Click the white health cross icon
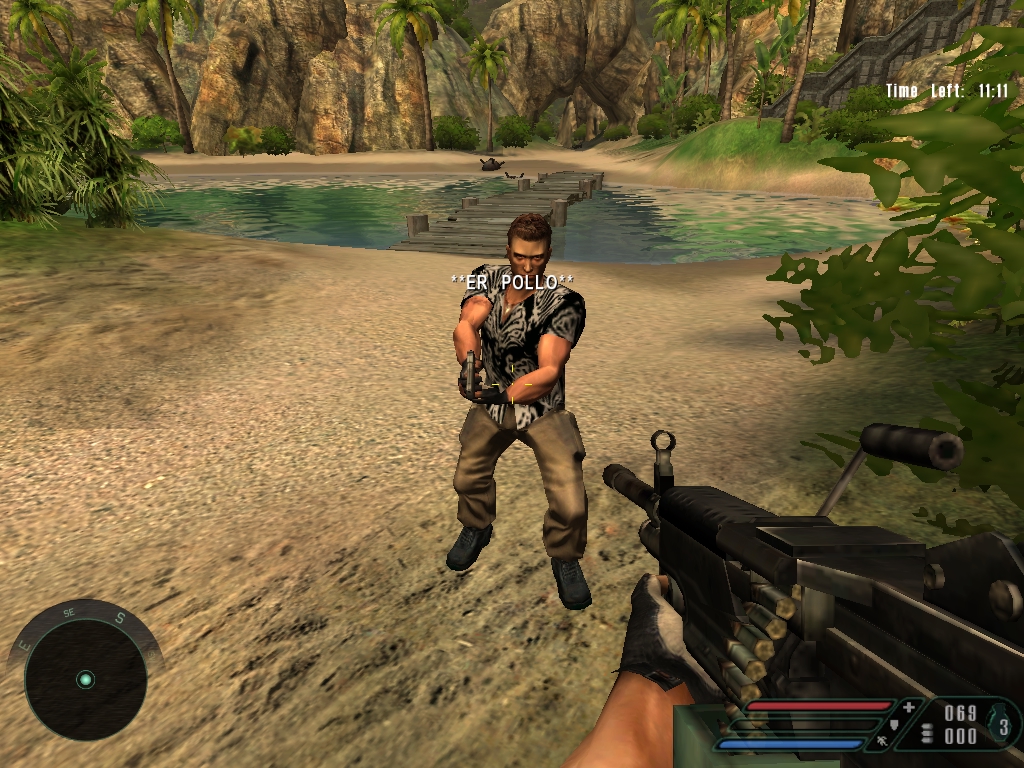This screenshot has width=1024, height=768. [908, 708]
